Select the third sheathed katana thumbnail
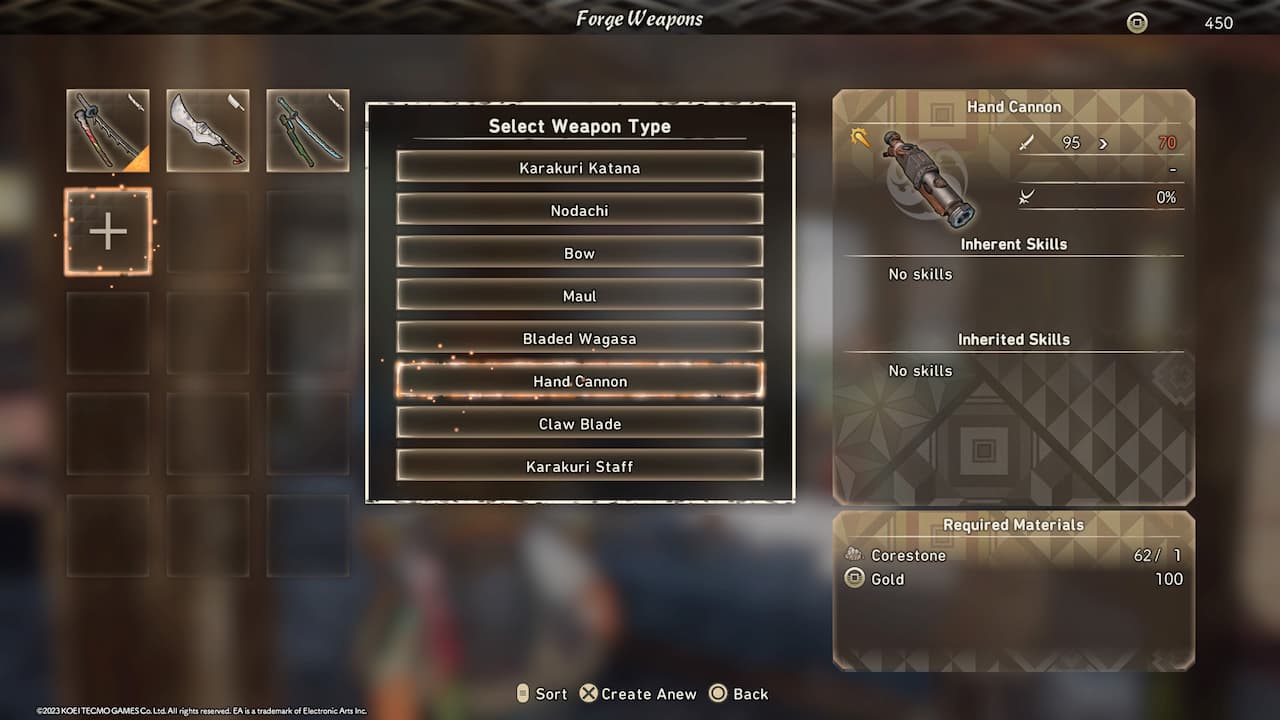Screen dimensions: 1280x720 [307, 130]
